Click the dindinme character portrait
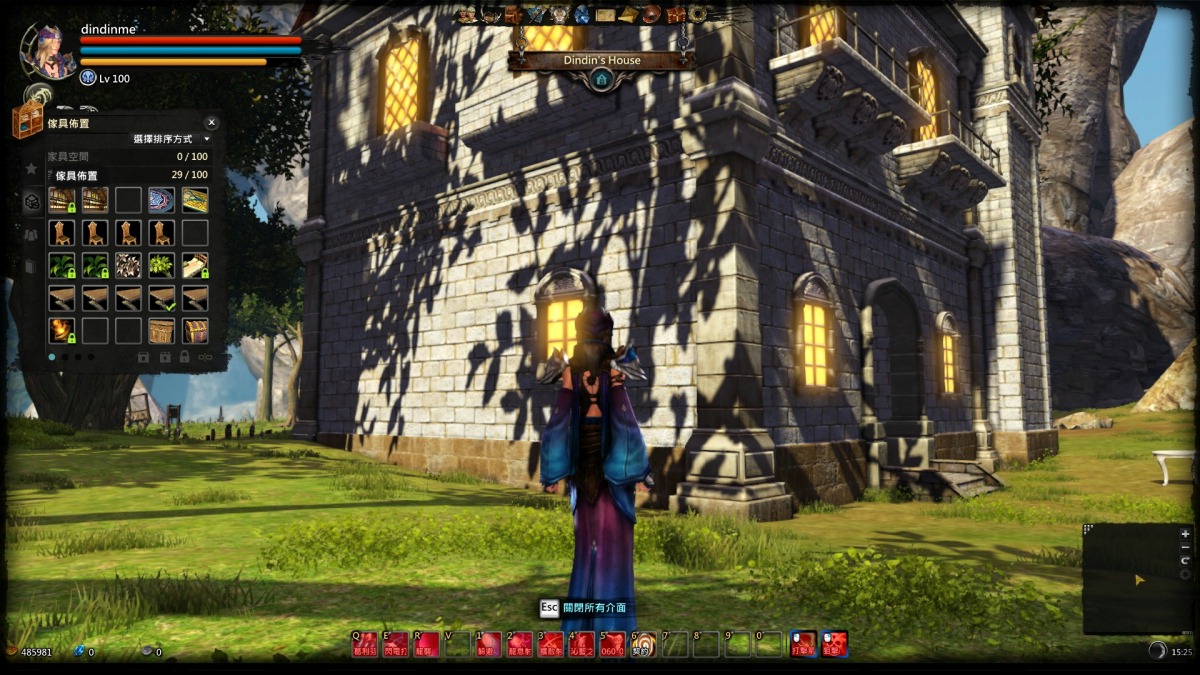The height and width of the screenshot is (675, 1200). pos(49,52)
